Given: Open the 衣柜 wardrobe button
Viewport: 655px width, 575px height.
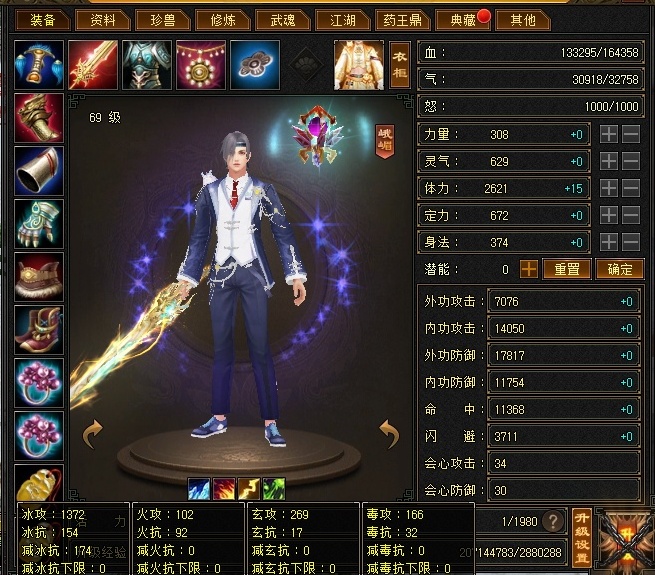Looking at the screenshot, I should pos(400,65).
